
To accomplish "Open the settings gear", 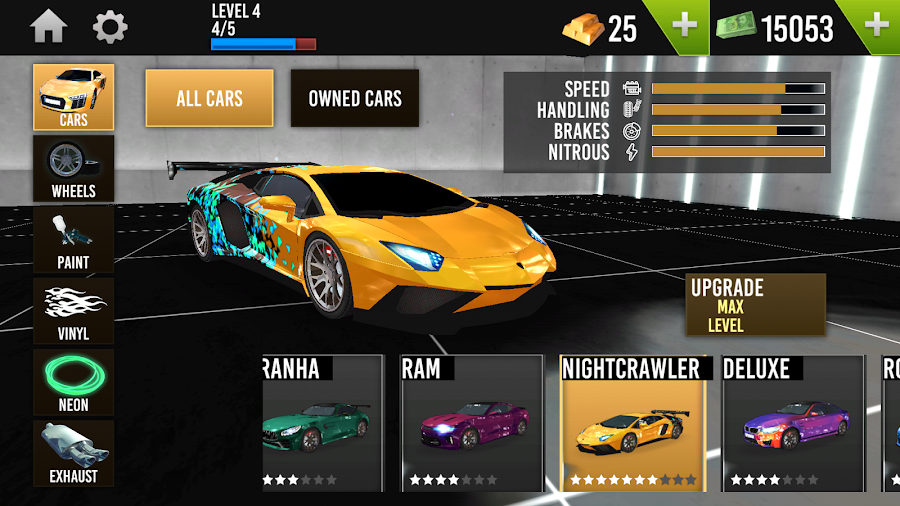I will (110, 27).
